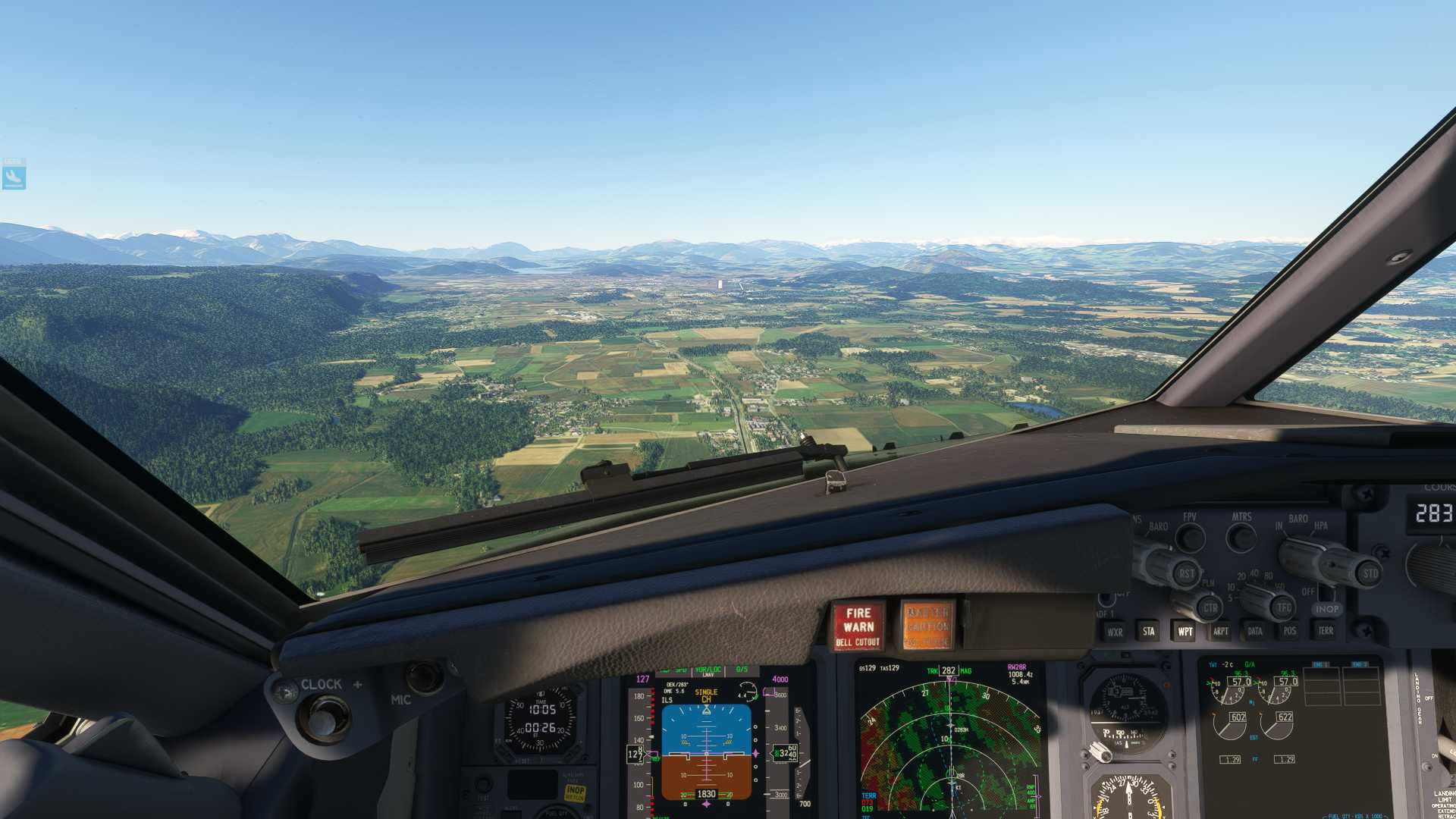Toggle the DATA map button
Viewport: 1456px width, 819px height.
(1255, 631)
